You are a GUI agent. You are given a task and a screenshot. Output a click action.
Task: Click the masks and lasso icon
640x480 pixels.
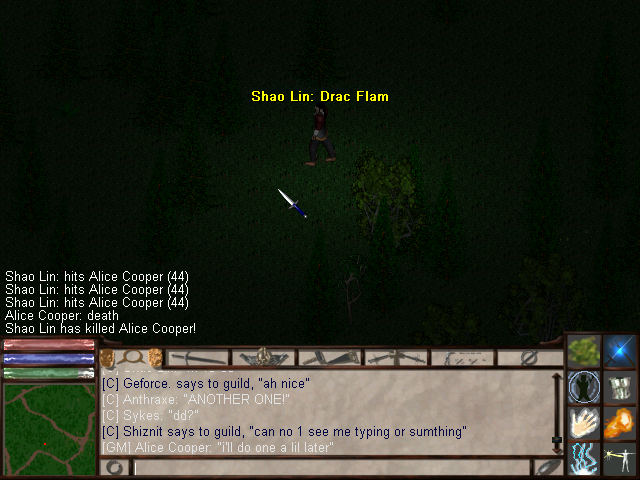(131, 357)
